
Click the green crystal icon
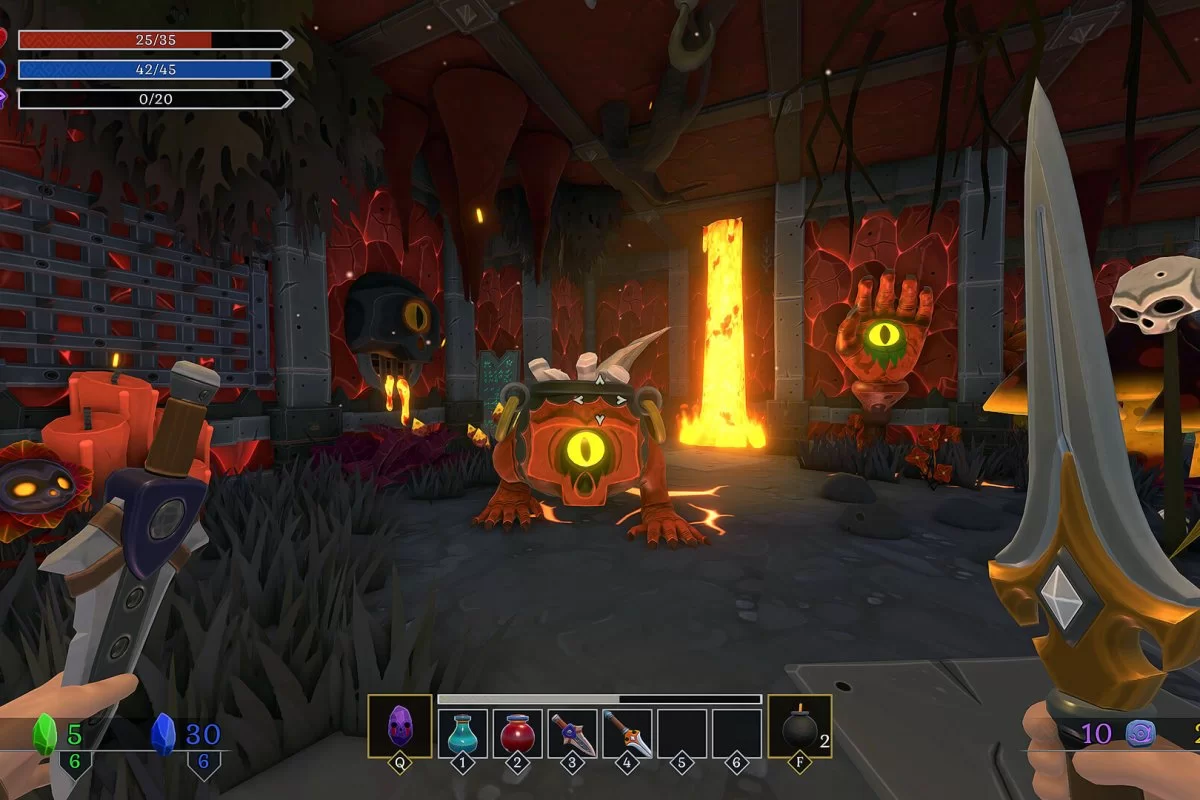[x=45, y=735]
